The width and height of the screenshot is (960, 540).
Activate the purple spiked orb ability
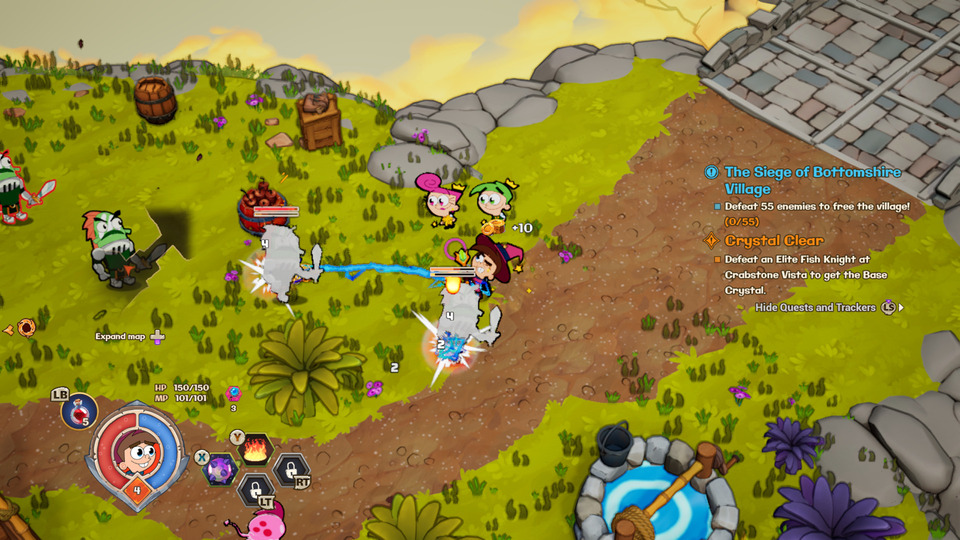coord(219,469)
